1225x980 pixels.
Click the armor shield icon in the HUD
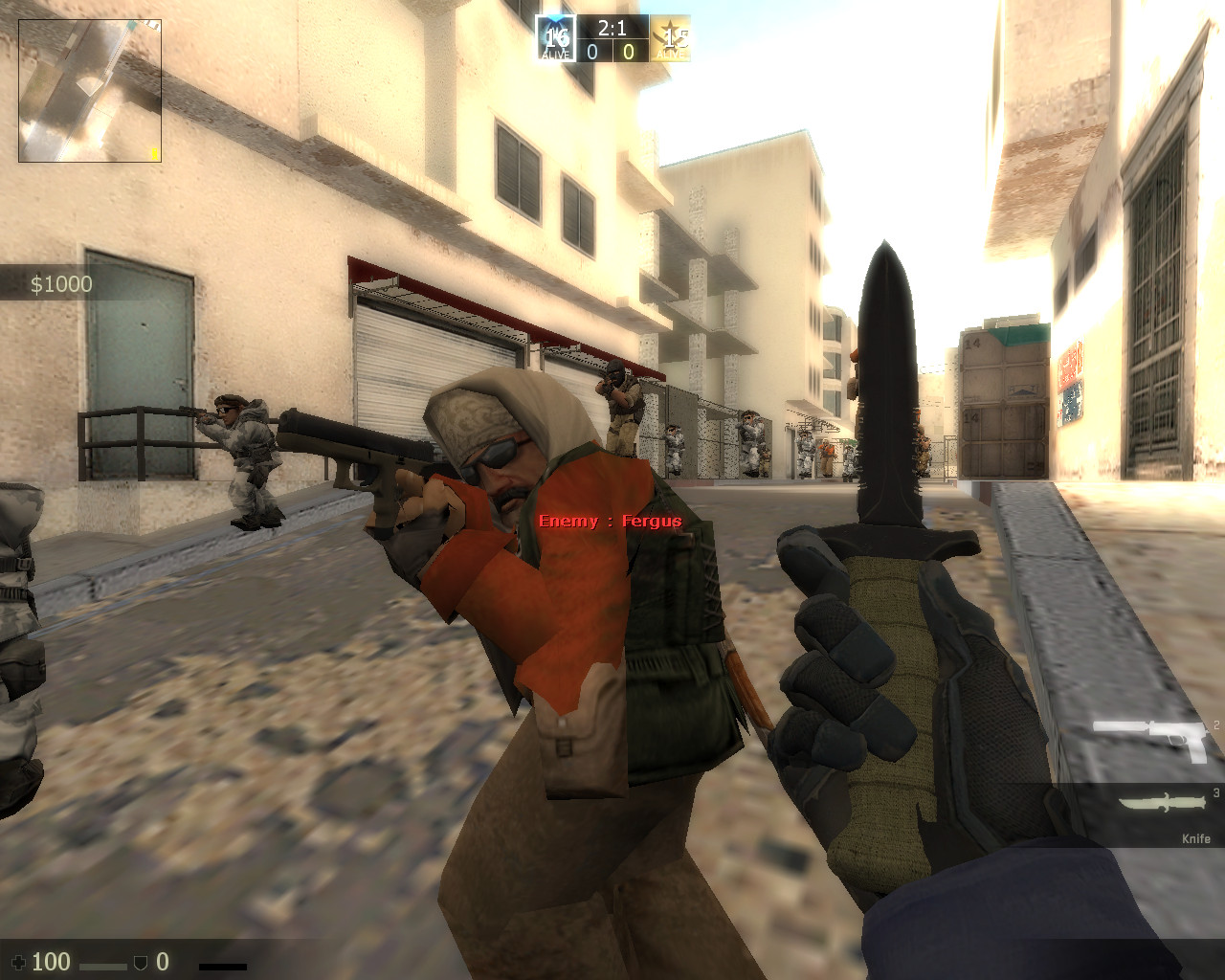tap(141, 962)
